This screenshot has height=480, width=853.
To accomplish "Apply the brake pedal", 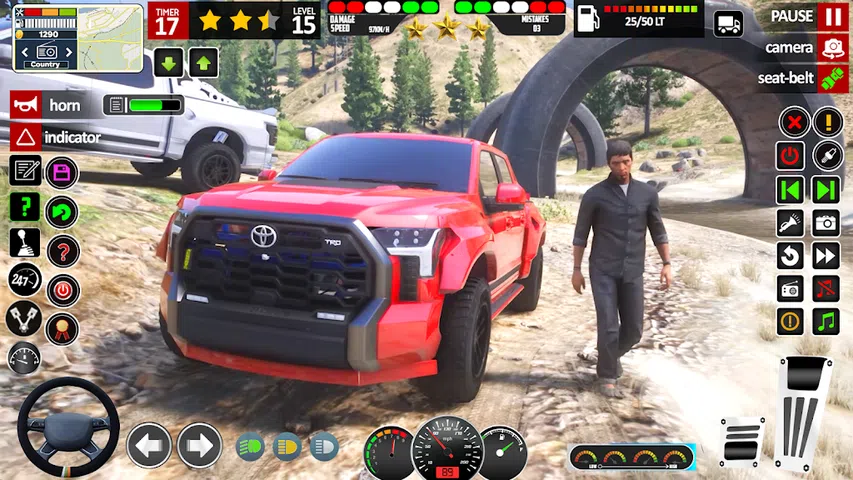I will point(741,442).
